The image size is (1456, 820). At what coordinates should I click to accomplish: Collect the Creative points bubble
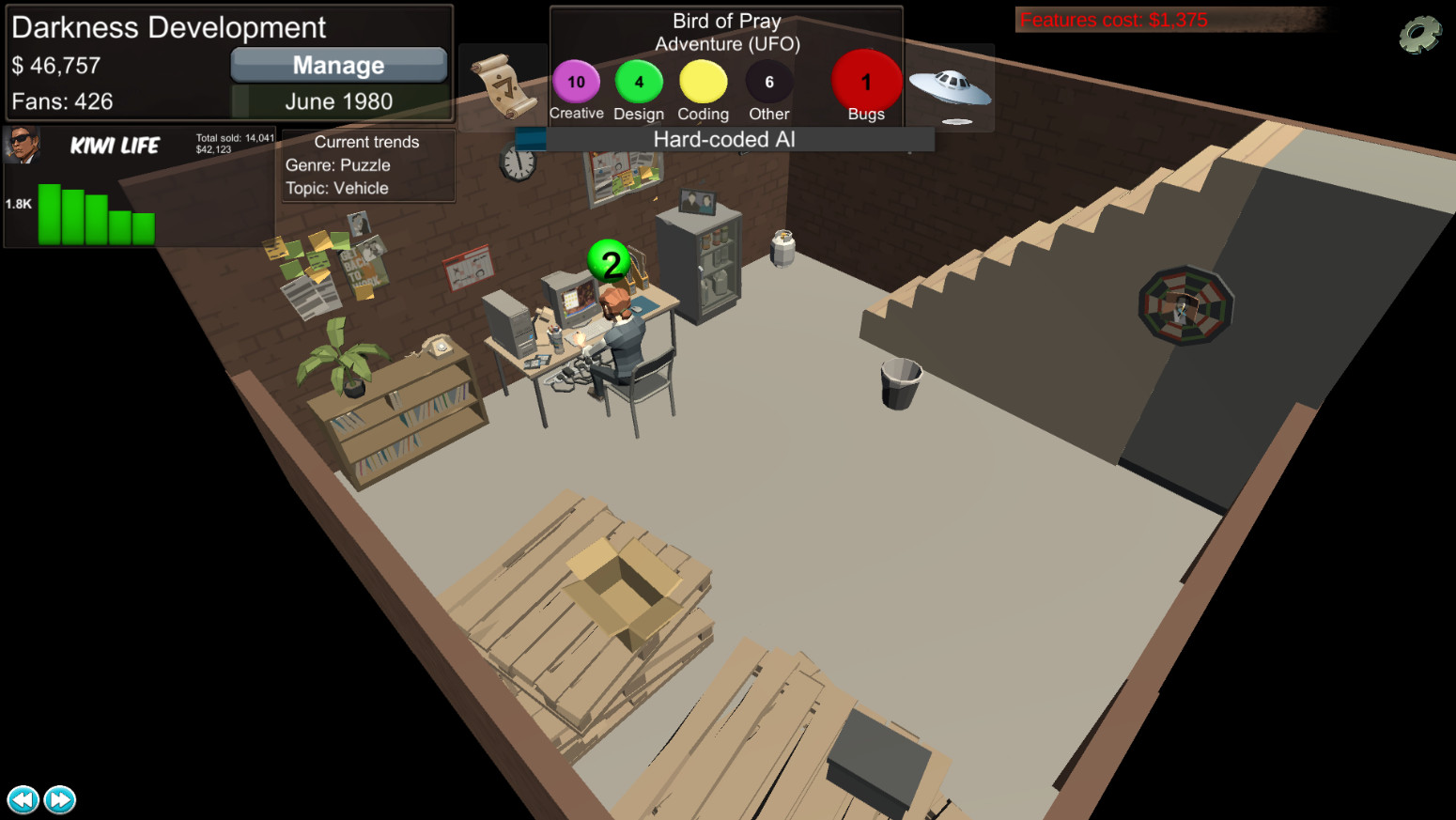coord(576,82)
